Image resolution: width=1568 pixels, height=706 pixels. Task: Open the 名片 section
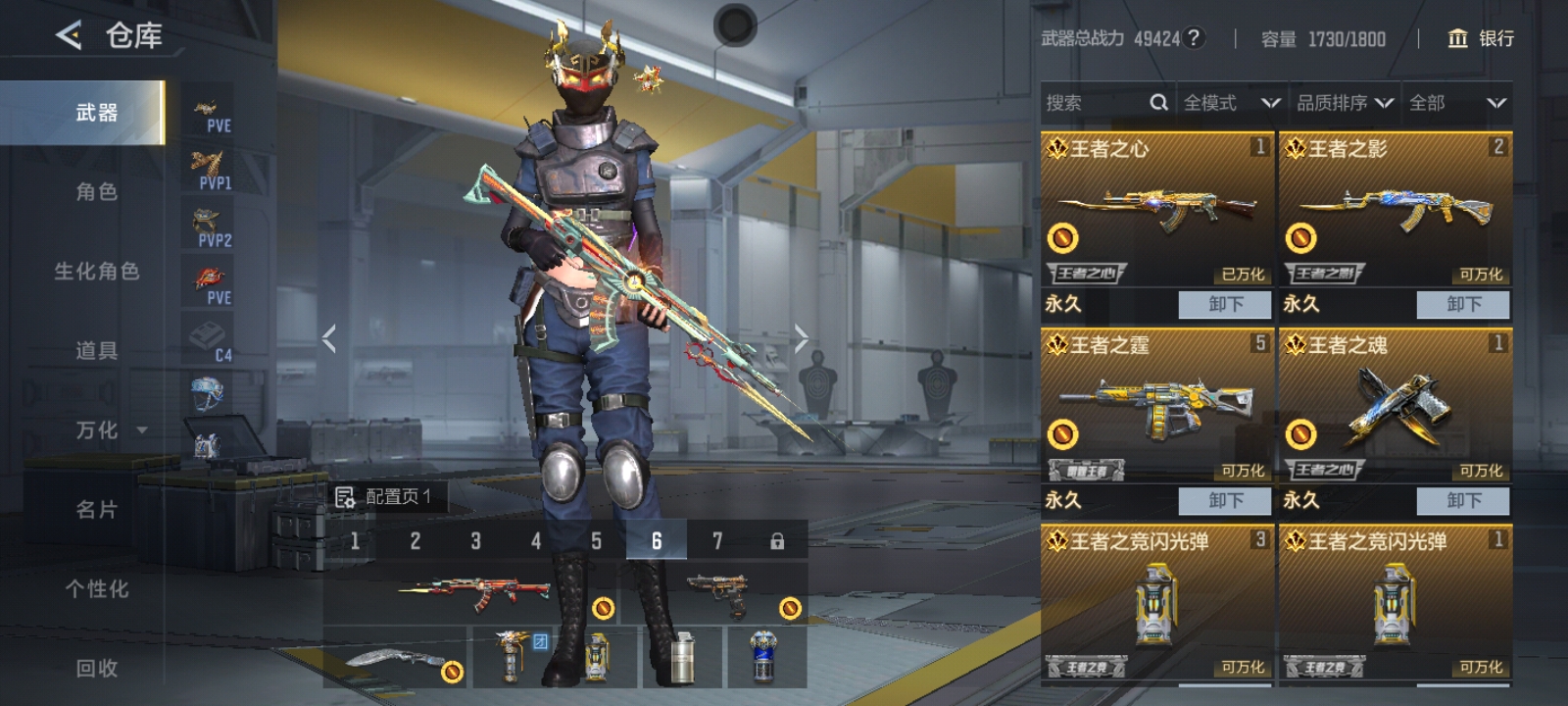pyautogui.click(x=96, y=510)
